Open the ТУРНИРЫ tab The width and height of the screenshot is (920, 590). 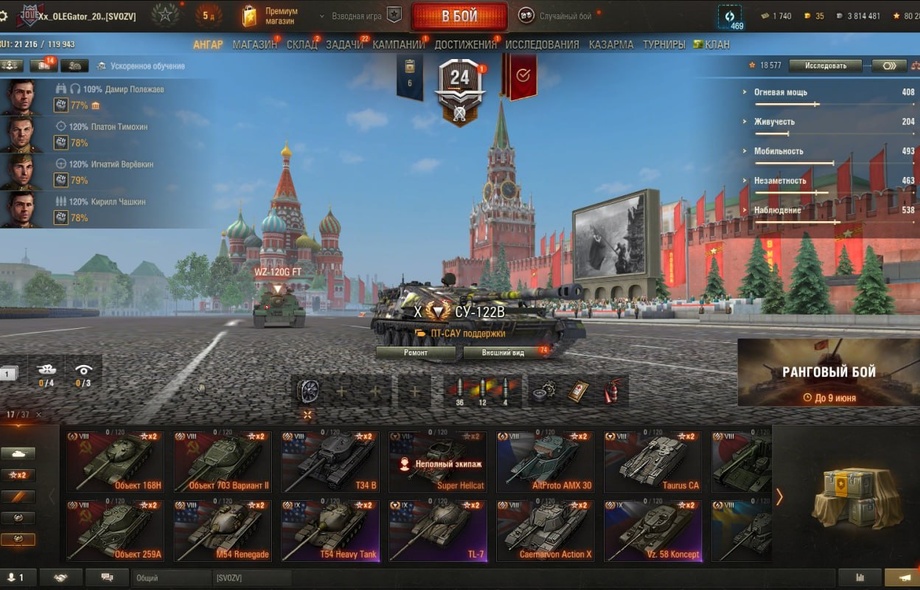tap(664, 45)
